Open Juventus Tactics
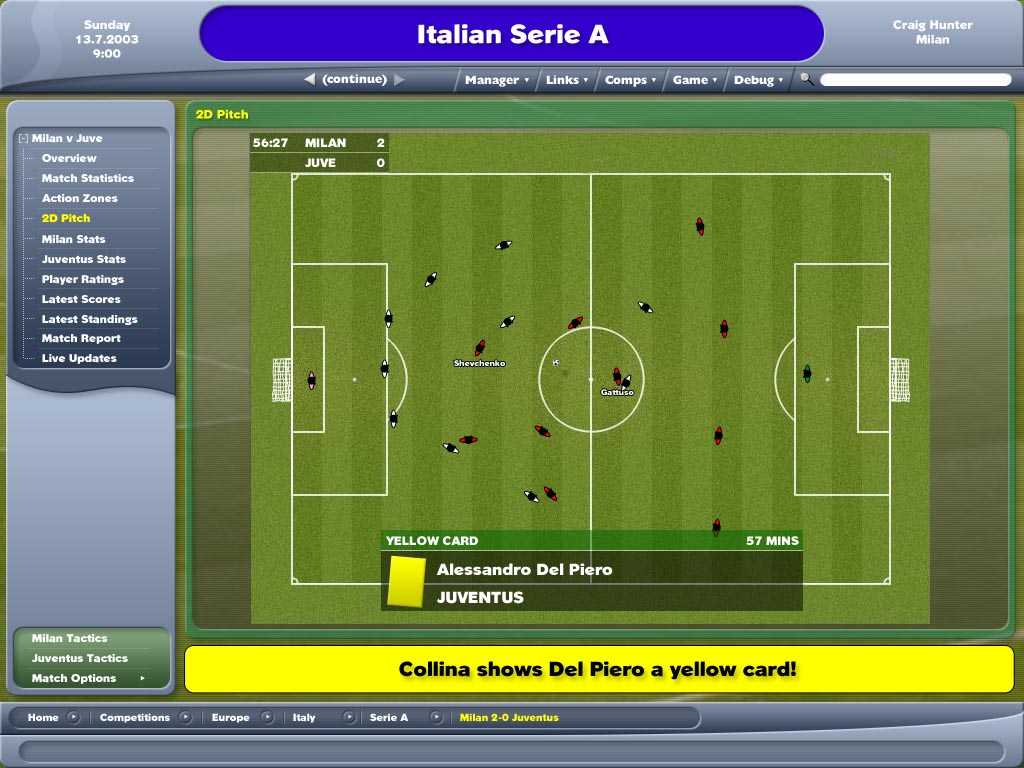 pyautogui.click(x=79, y=658)
